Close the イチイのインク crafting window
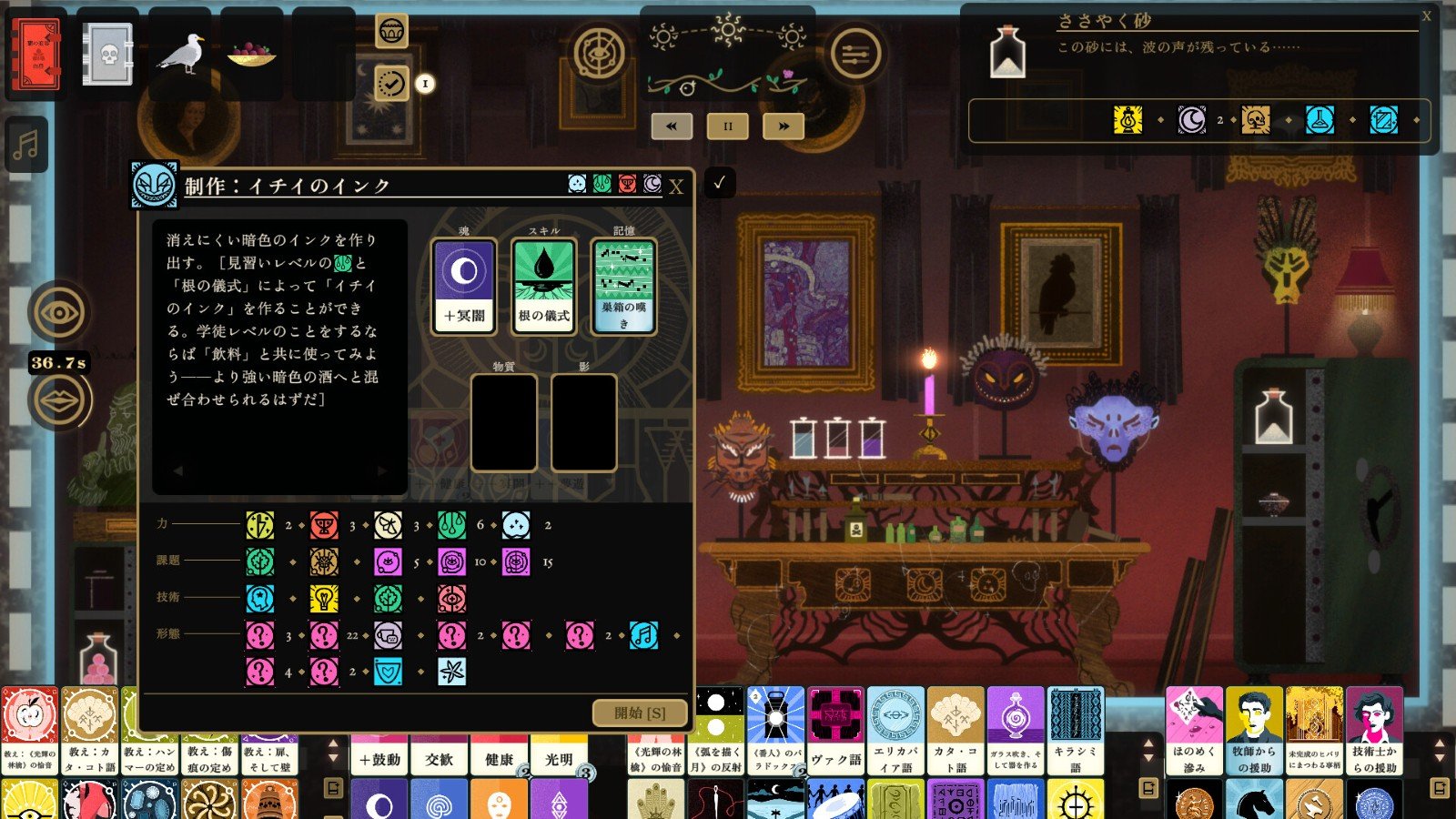Image resolution: width=1456 pixels, height=819 pixels. click(x=676, y=187)
